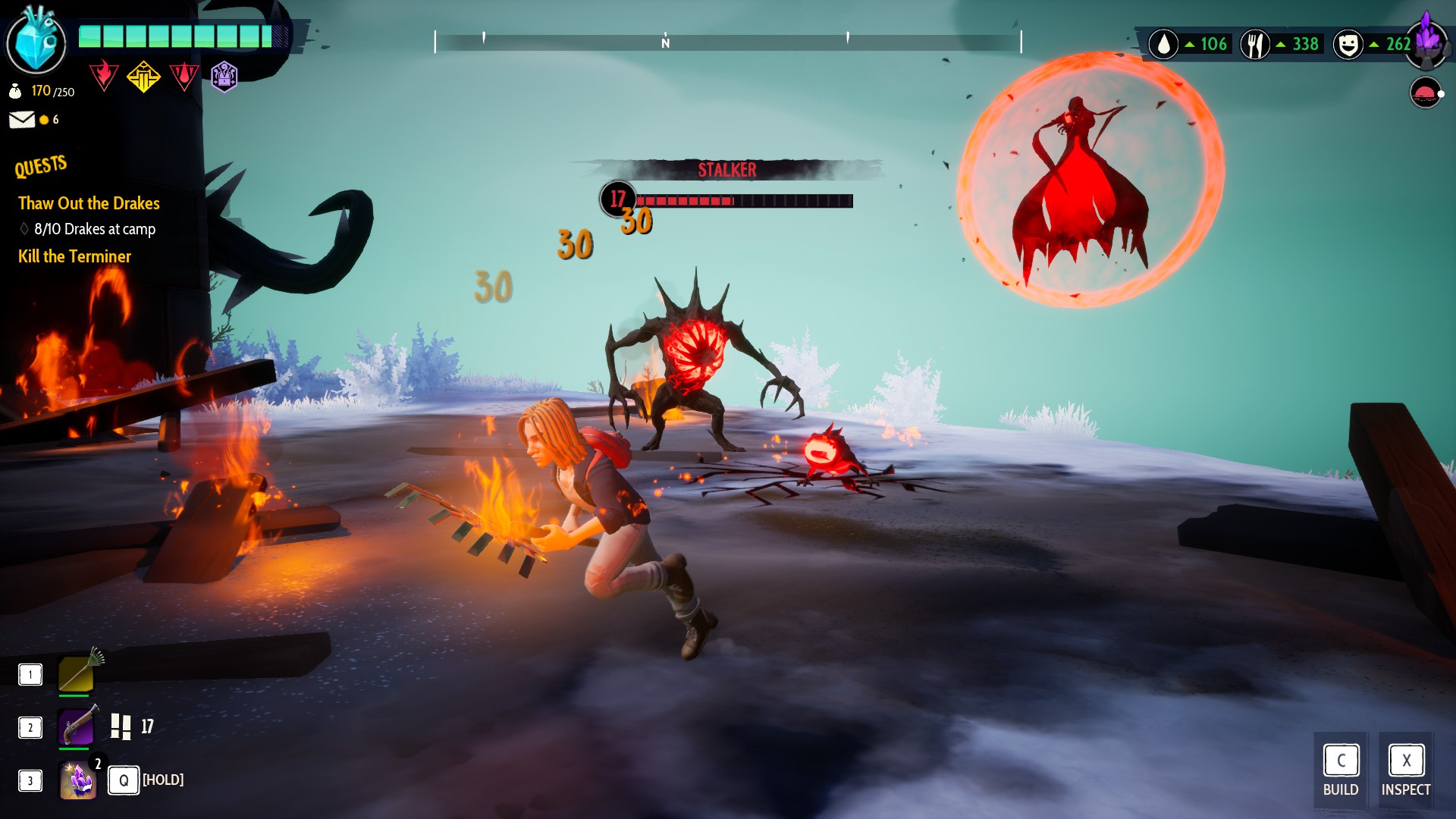Image resolution: width=1456 pixels, height=819 pixels.
Task: Select the purple crystal item slot
Action: tap(78, 780)
